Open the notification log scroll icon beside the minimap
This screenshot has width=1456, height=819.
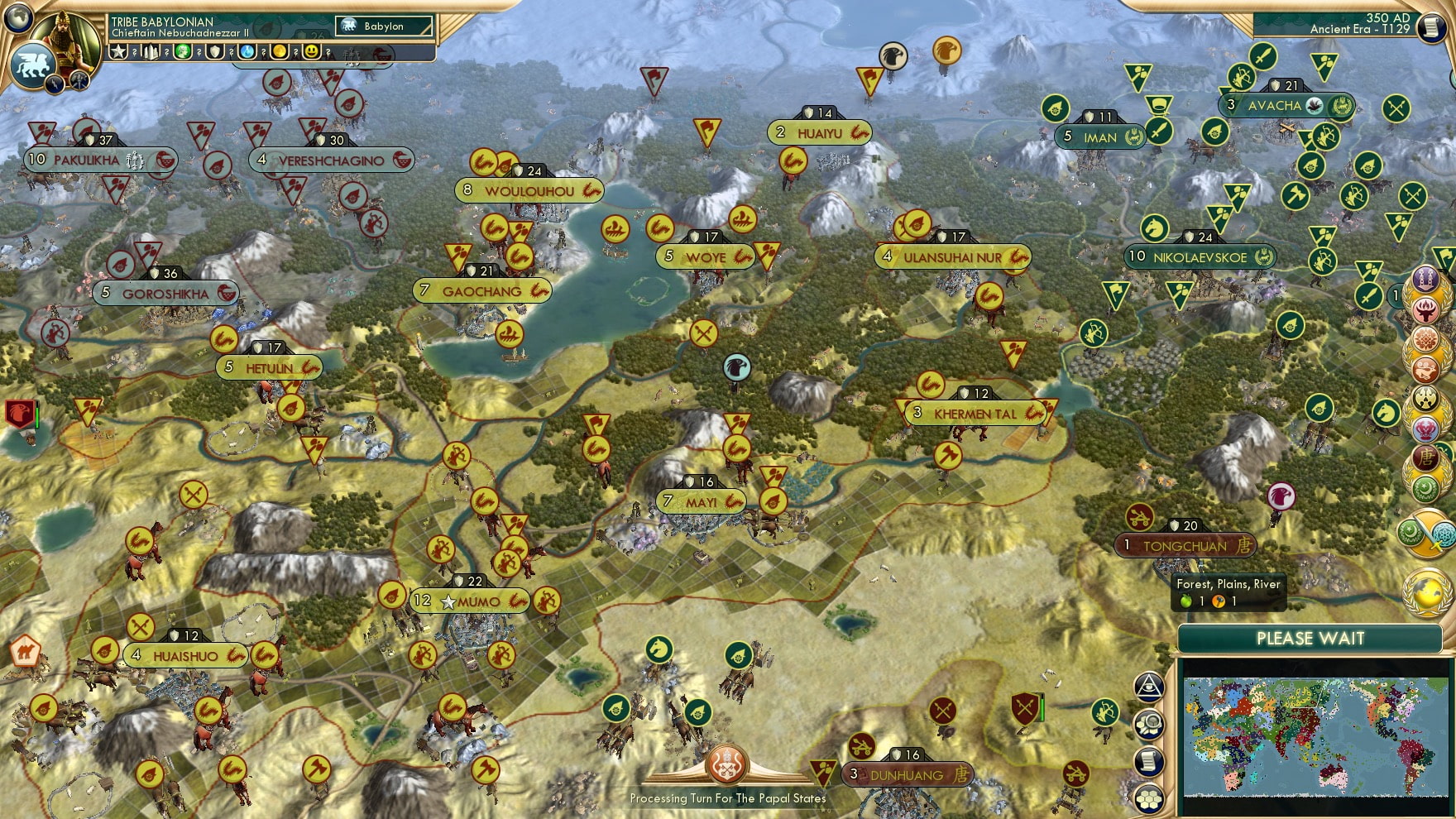pyautogui.click(x=1149, y=760)
